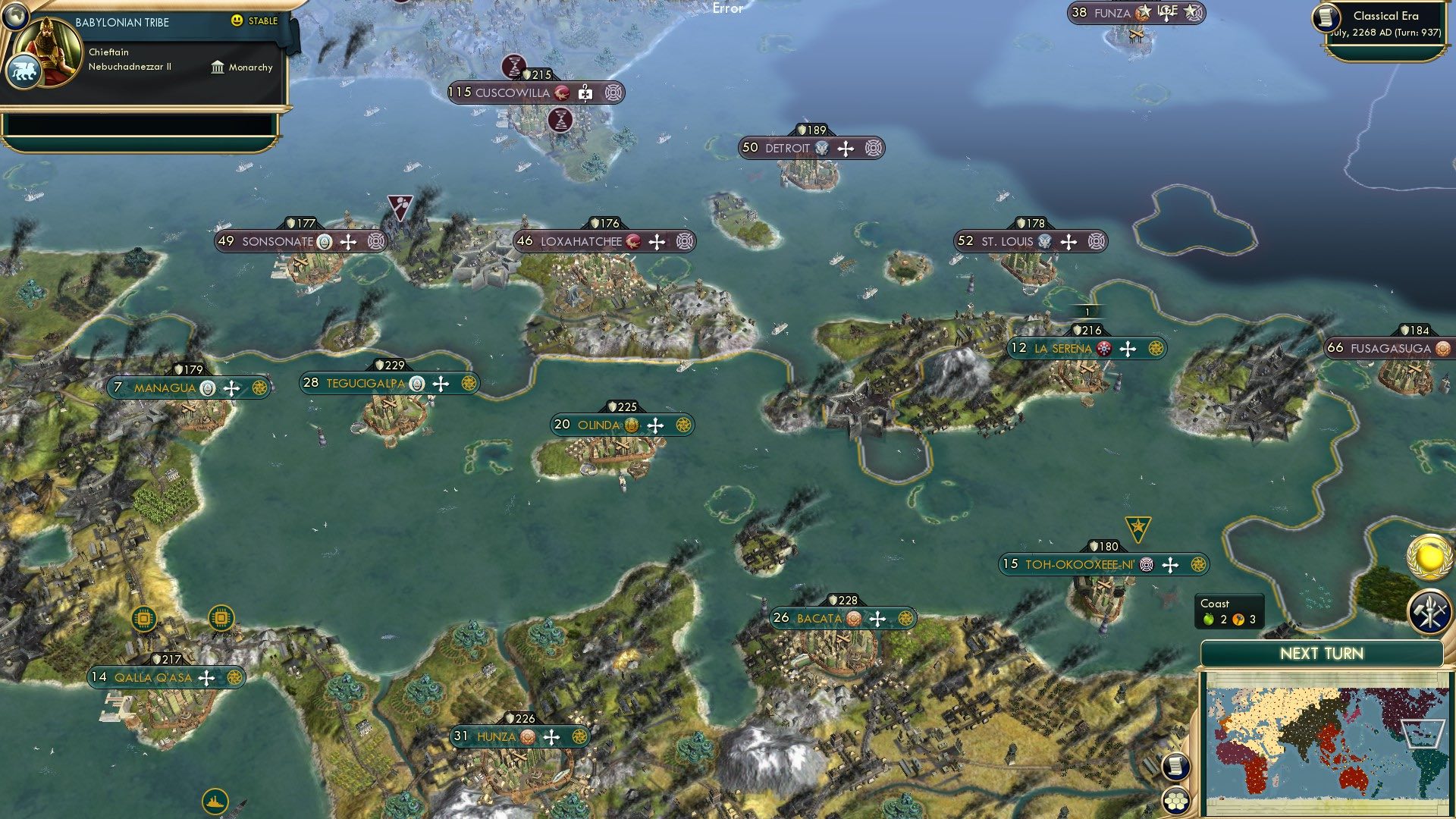This screenshot has width=1456, height=819.
Task: Click the NEXT TURN button
Action: pyautogui.click(x=1323, y=652)
